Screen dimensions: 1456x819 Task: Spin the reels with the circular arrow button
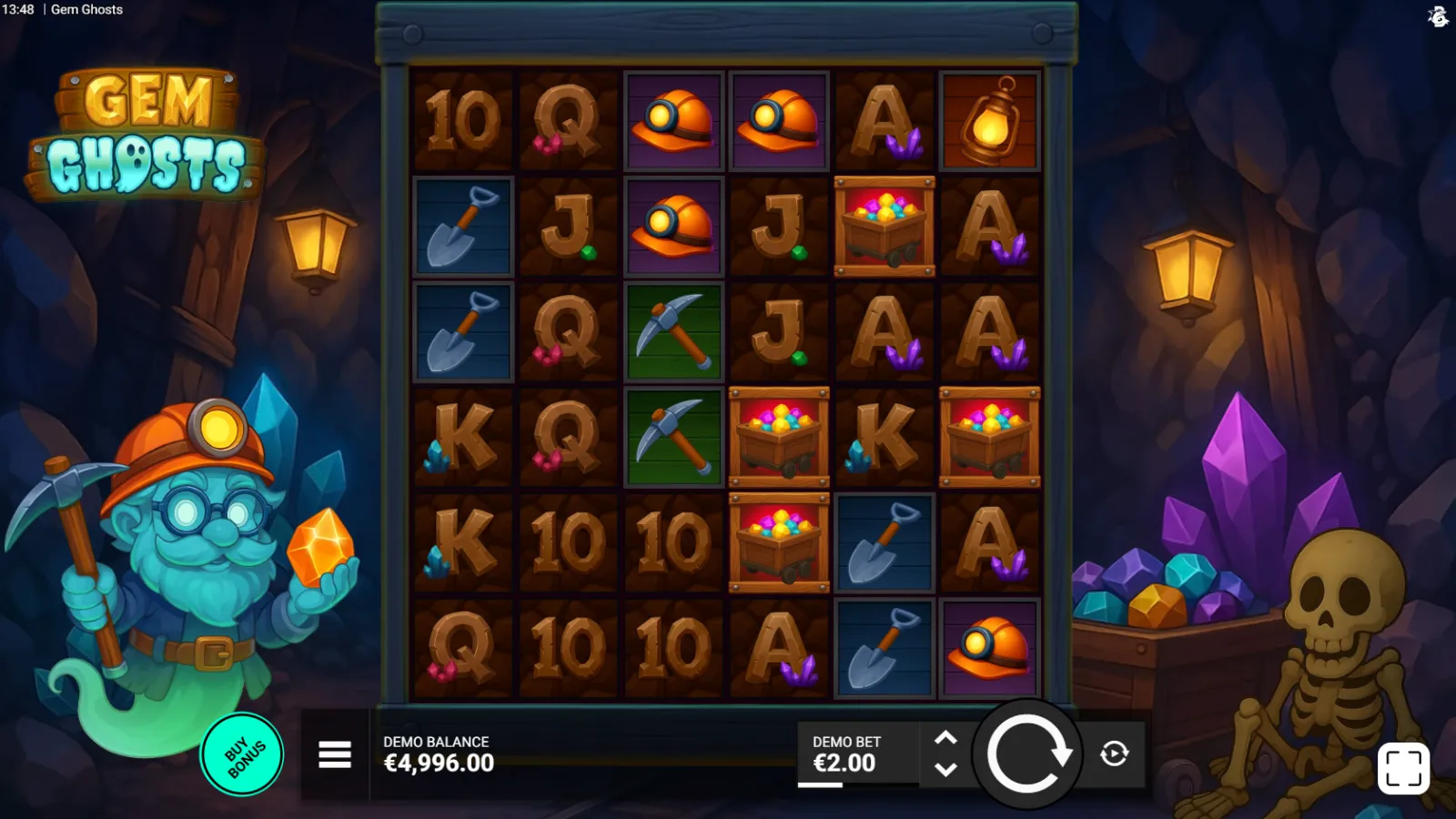1027,753
